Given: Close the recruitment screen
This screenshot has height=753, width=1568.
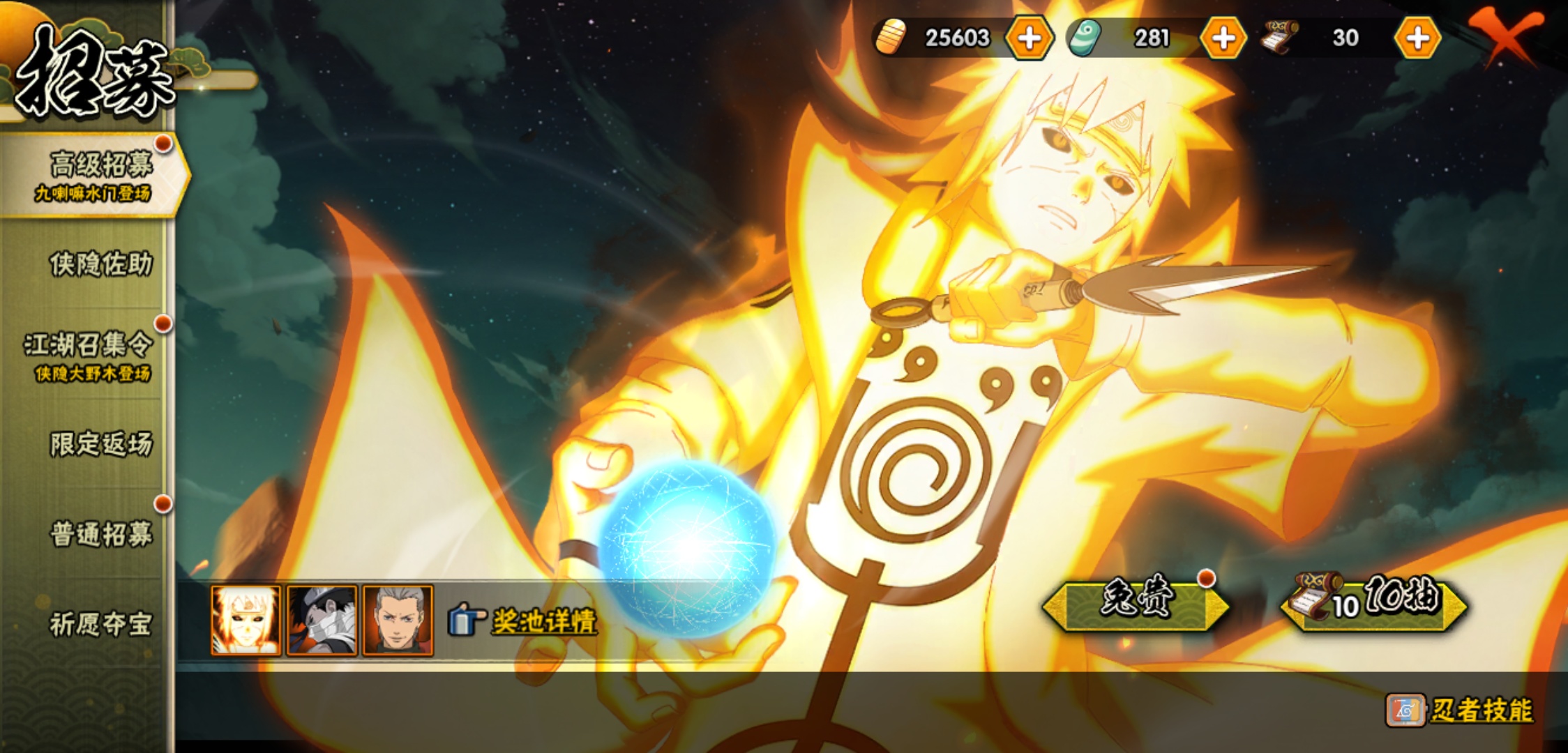Looking at the screenshot, I should tap(1507, 35).
